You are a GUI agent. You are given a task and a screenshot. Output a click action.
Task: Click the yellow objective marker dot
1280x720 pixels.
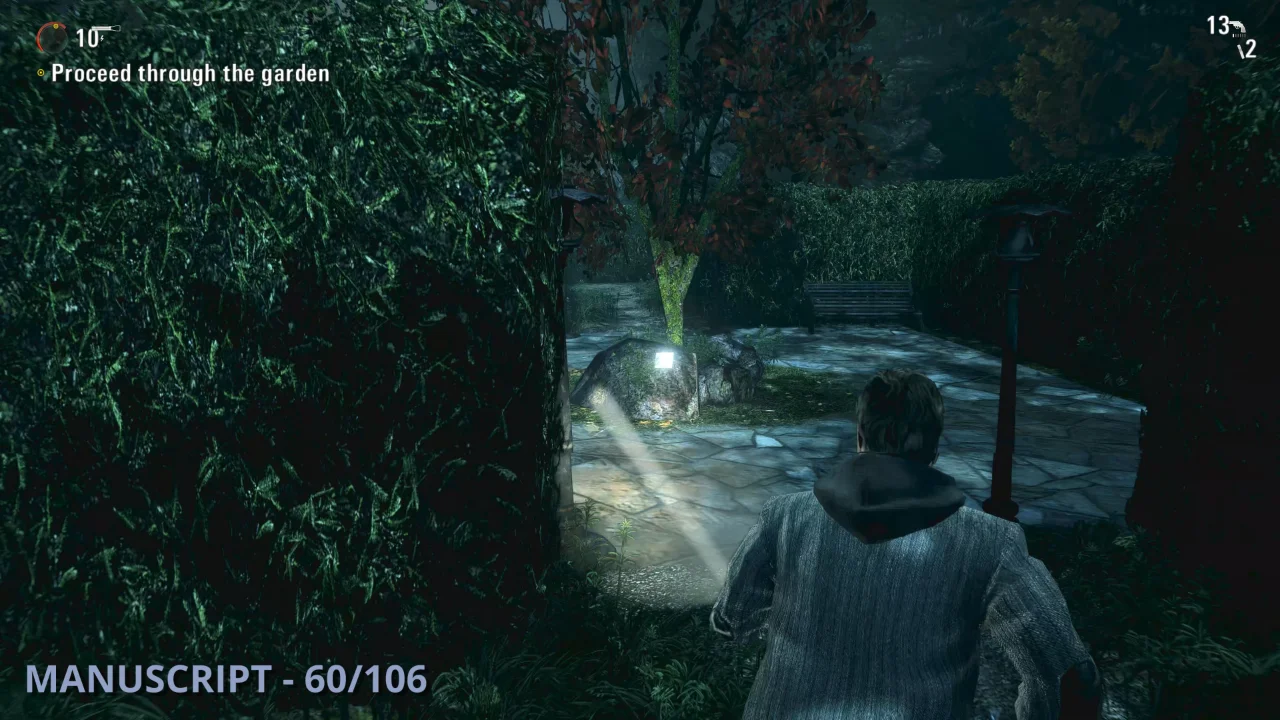(x=41, y=72)
